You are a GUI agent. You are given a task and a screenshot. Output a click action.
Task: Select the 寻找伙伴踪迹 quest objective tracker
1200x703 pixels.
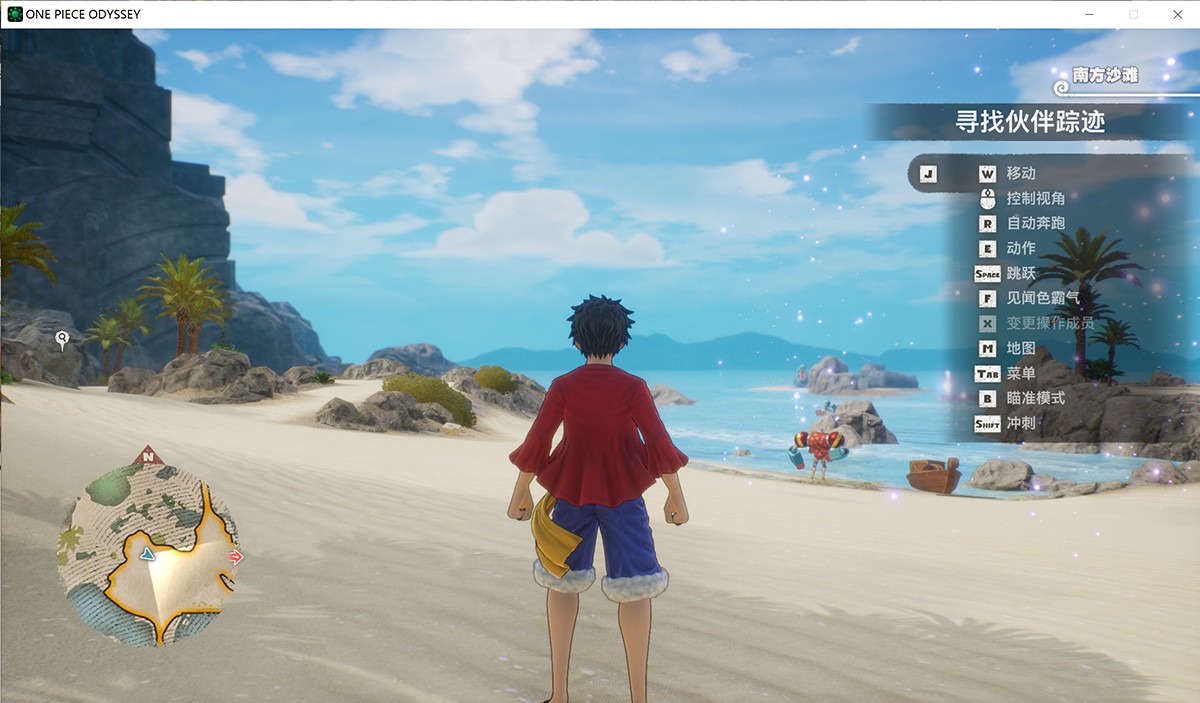pos(1029,122)
